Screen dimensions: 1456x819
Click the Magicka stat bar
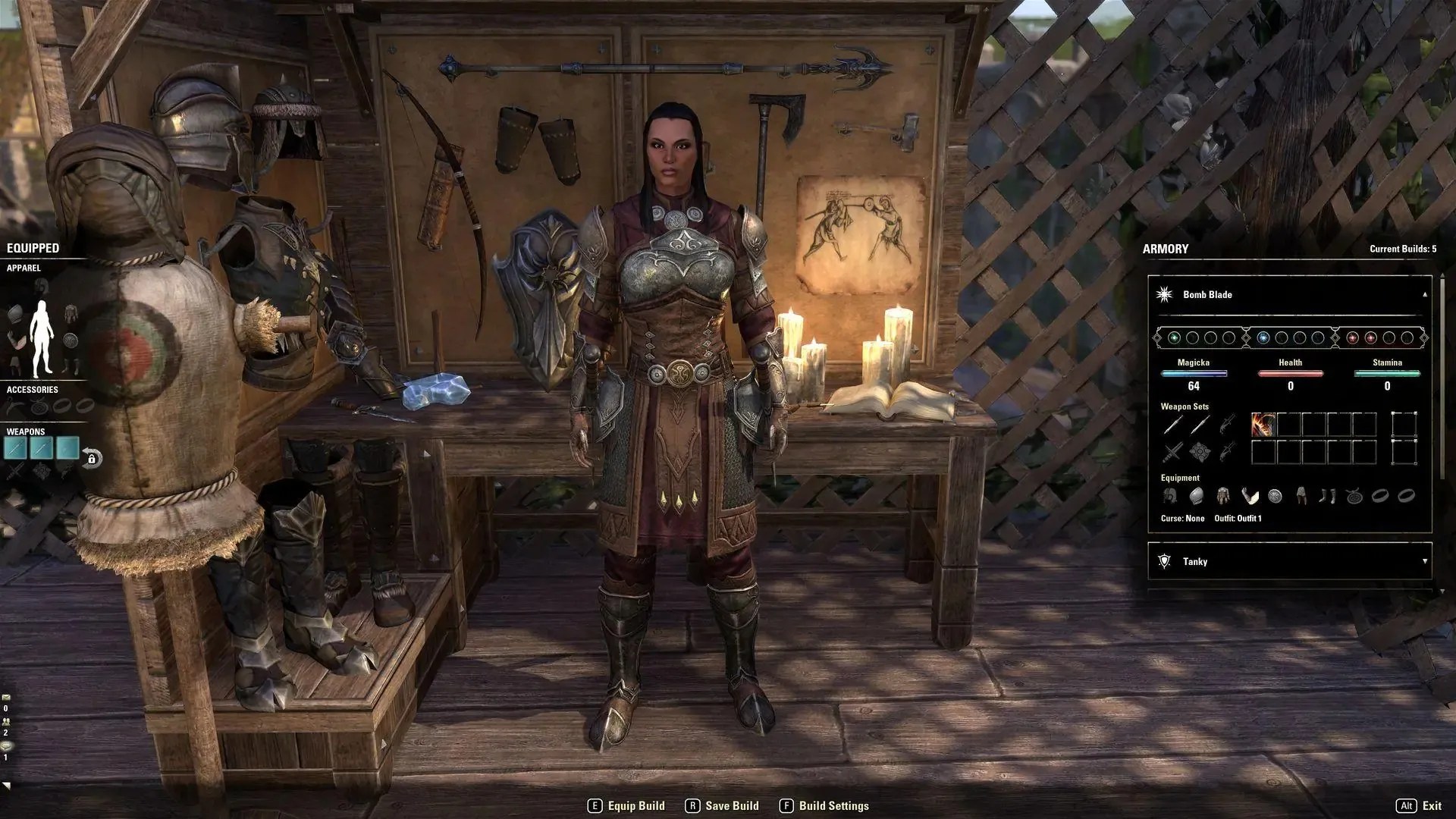click(1194, 373)
